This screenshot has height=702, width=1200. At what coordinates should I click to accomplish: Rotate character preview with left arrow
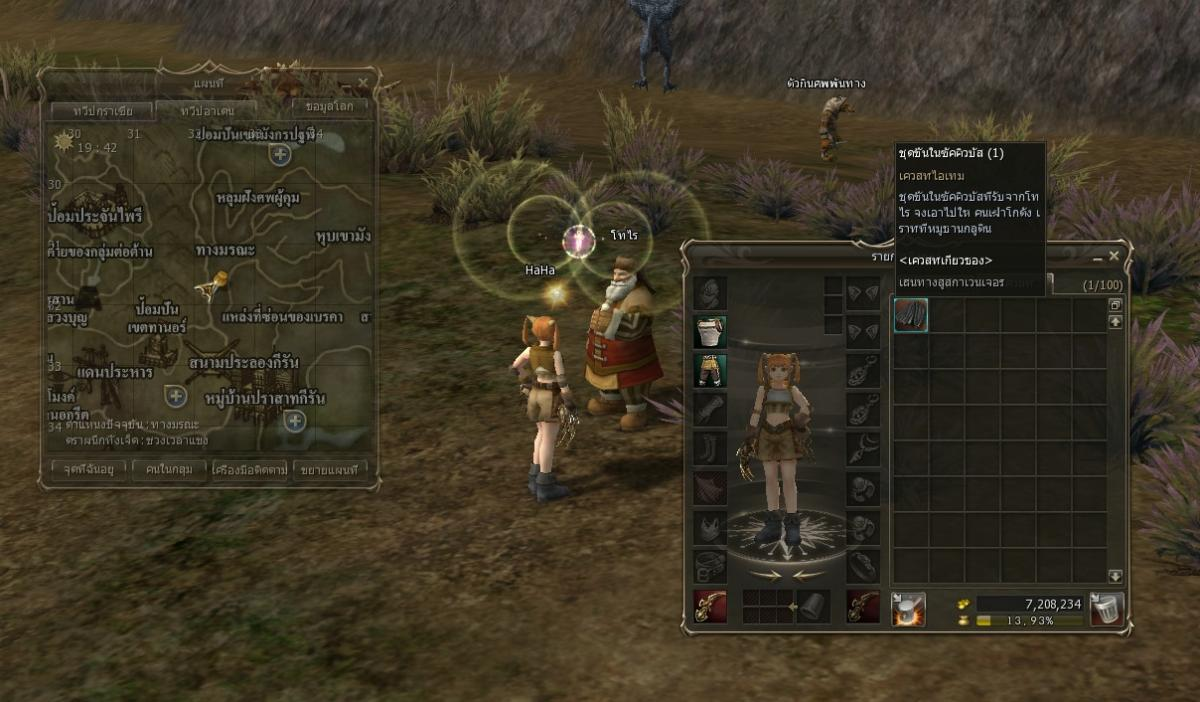pos(765,575)
